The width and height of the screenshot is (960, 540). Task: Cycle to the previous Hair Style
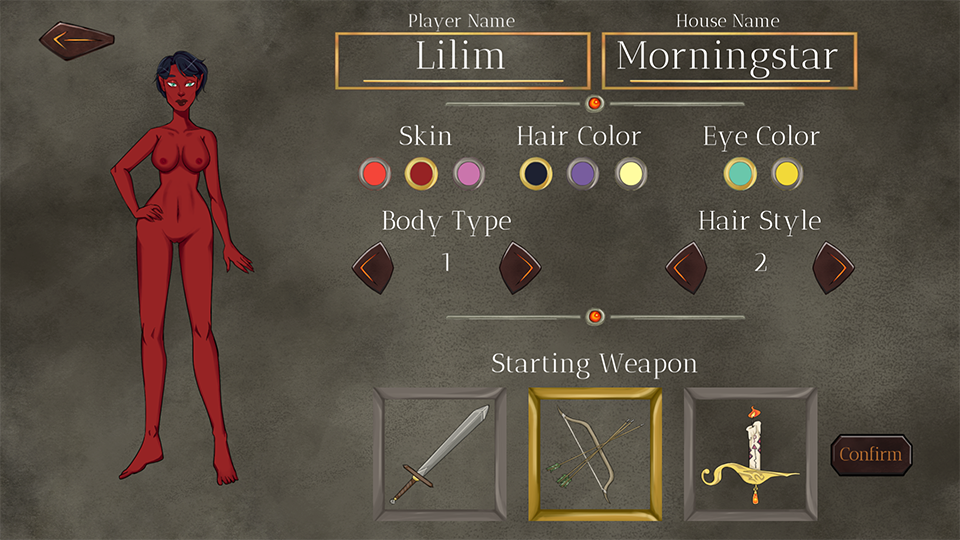tap(687, 268)
